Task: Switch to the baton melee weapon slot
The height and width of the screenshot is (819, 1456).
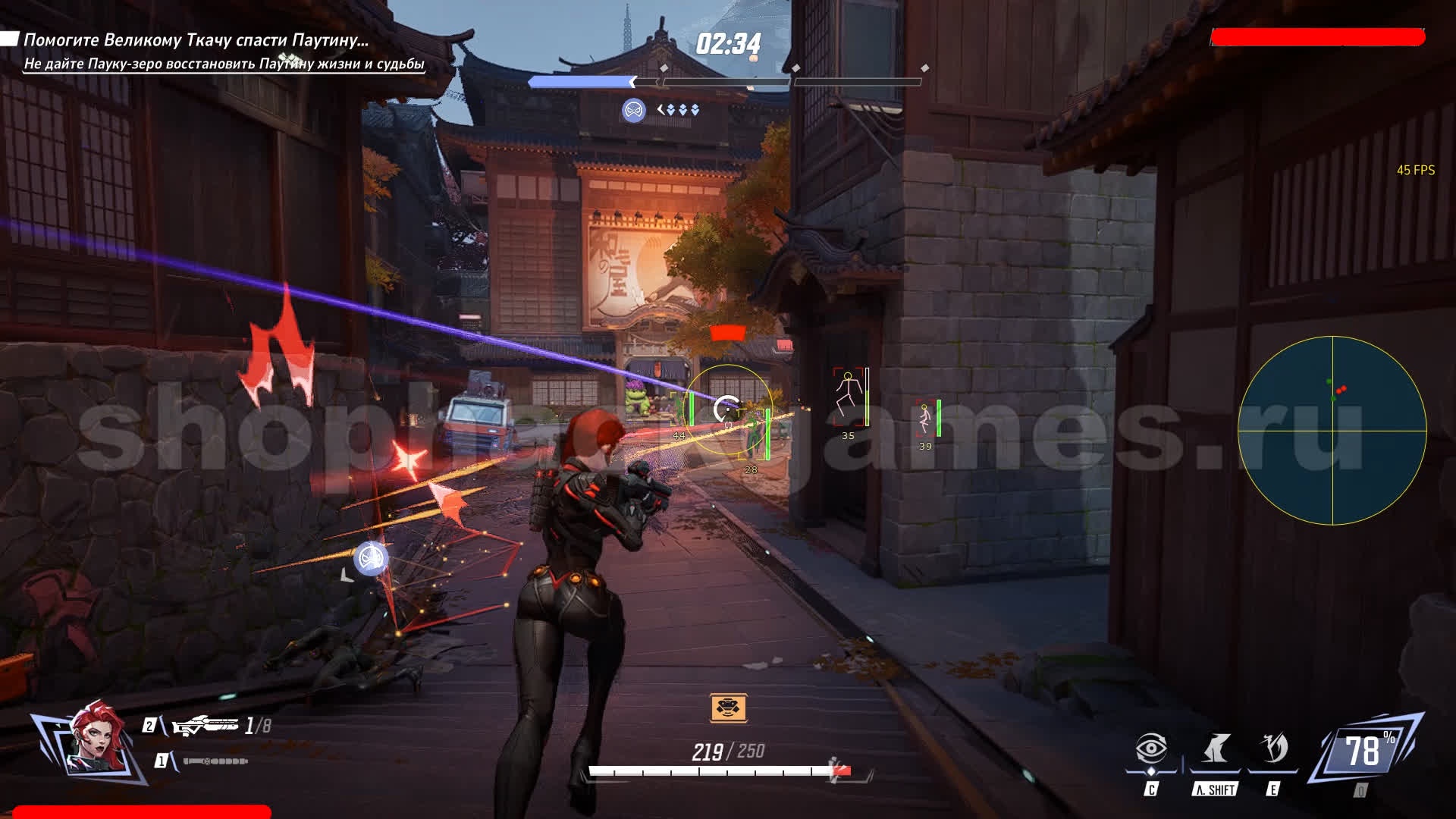Action: point(215,761)
